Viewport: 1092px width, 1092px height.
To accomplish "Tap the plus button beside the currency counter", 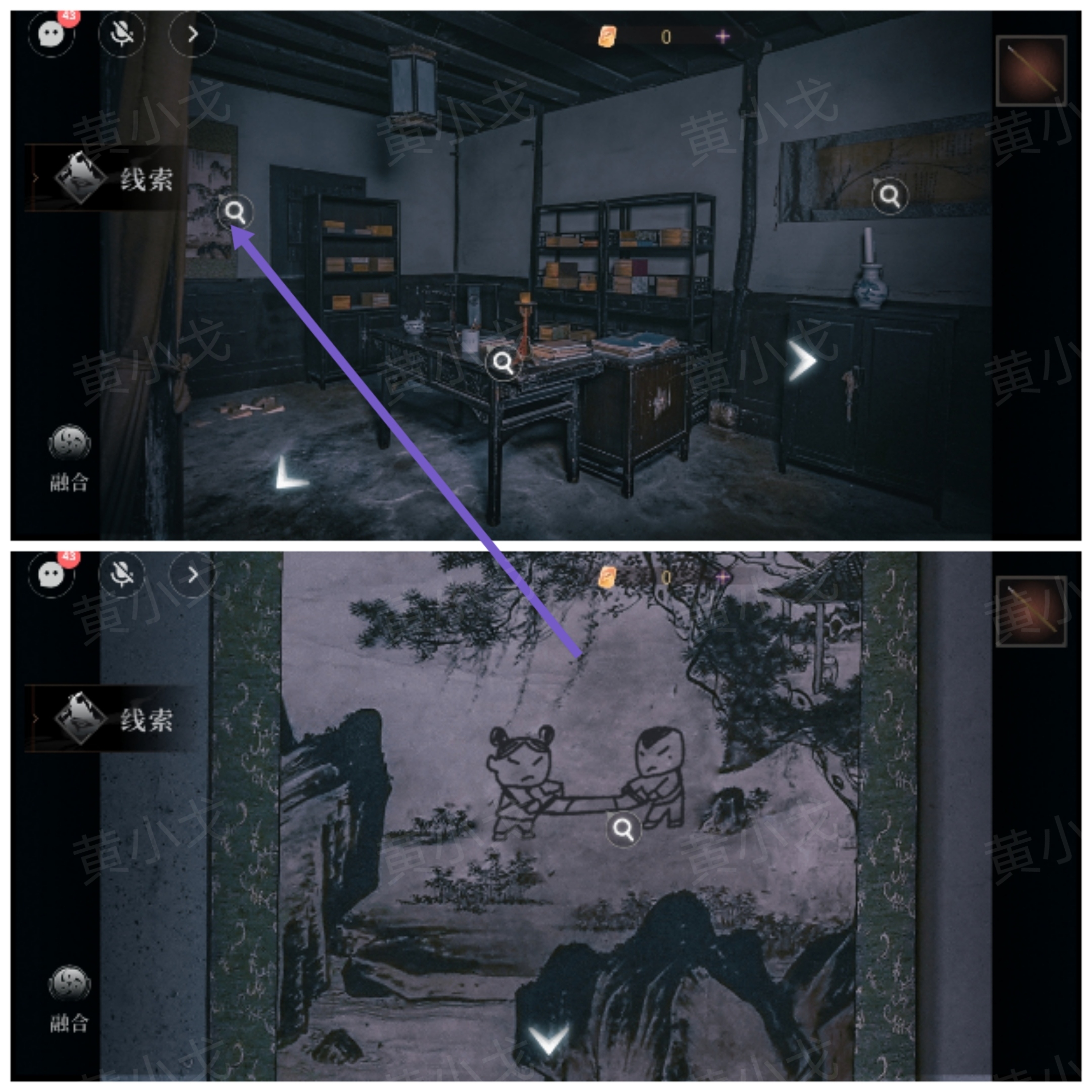I will (x=723, y=36).
